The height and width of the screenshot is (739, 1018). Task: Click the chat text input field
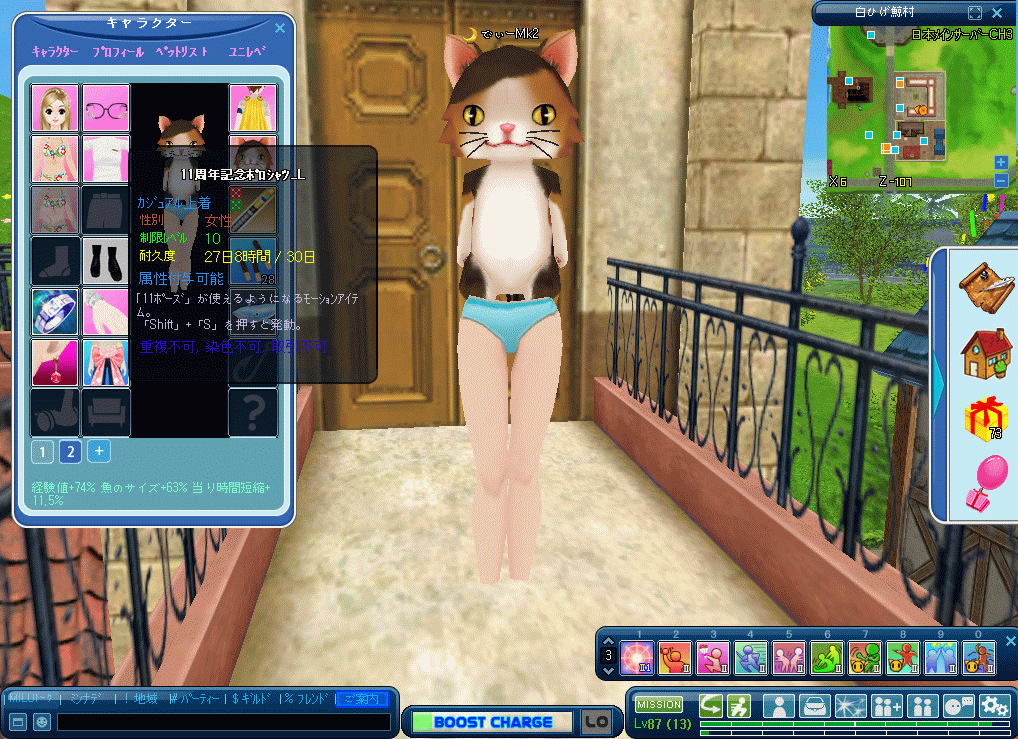point(223,721)
